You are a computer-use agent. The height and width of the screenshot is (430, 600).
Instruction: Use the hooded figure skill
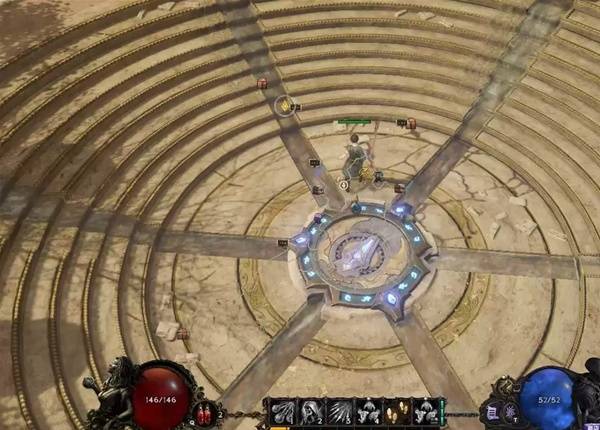point(310,410)
